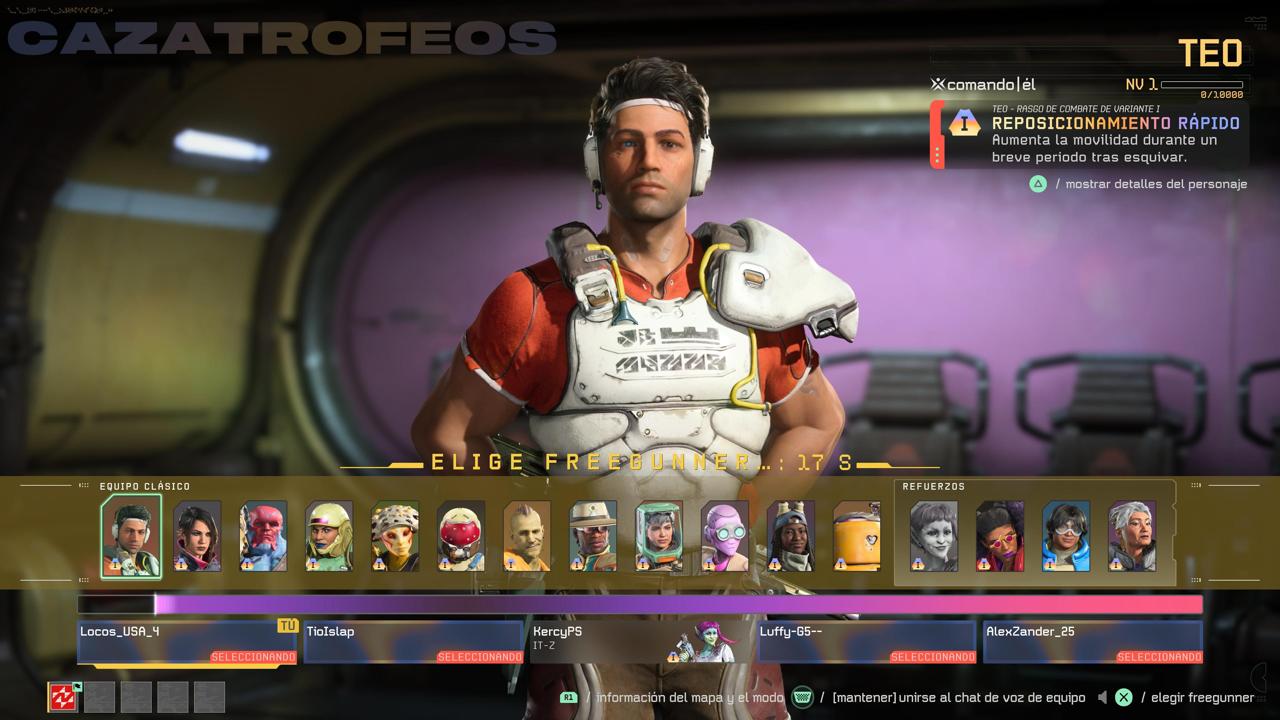Pick the green-hooded Freegunner portrait
The image size is (1280, 720).
click(659, 536)
